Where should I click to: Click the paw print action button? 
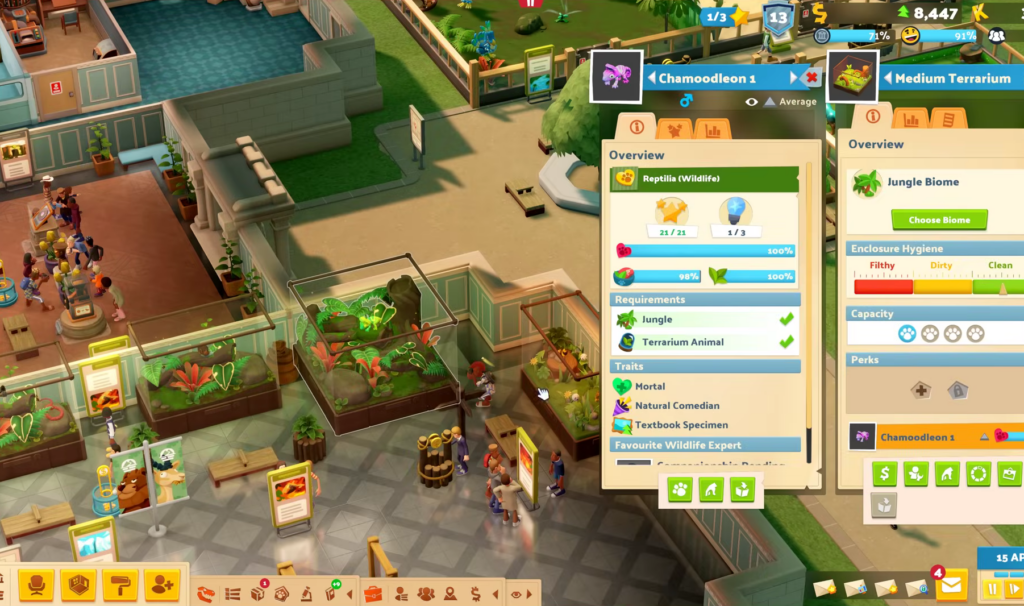pos(680,489)
